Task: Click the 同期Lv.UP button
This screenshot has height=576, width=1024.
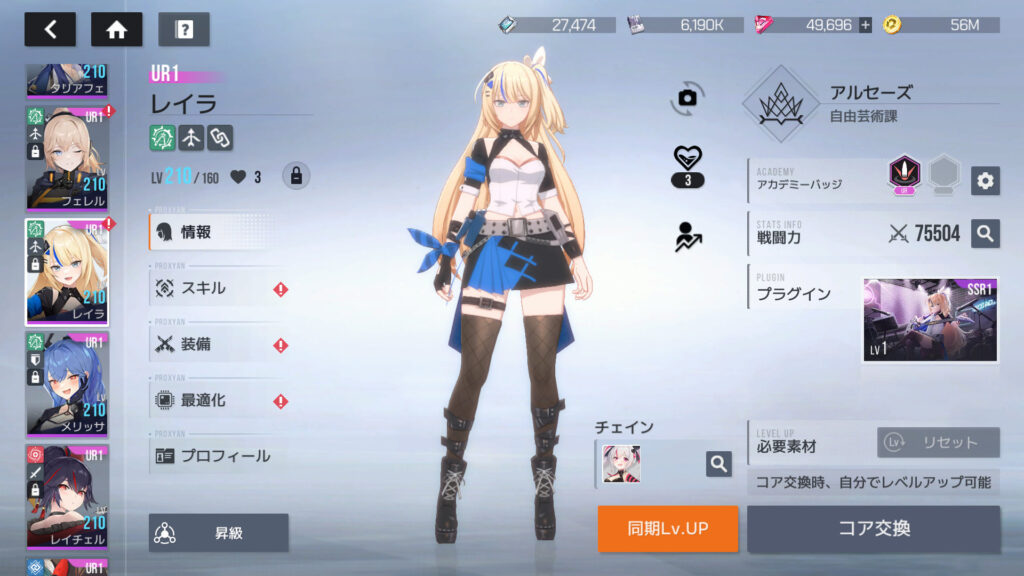Action: click(668, 528)
